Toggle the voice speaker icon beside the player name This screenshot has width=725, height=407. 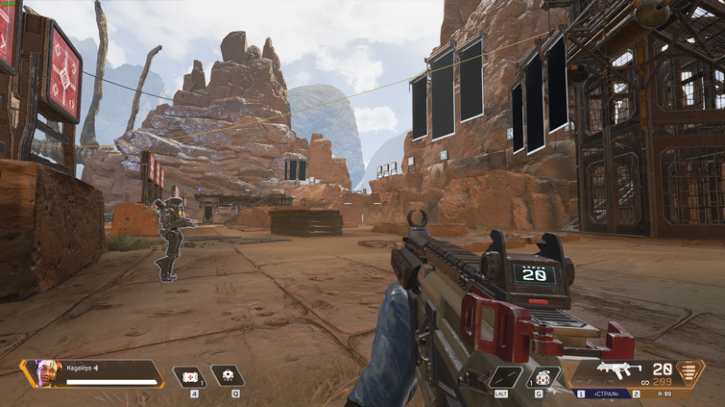tap(98, 368)
